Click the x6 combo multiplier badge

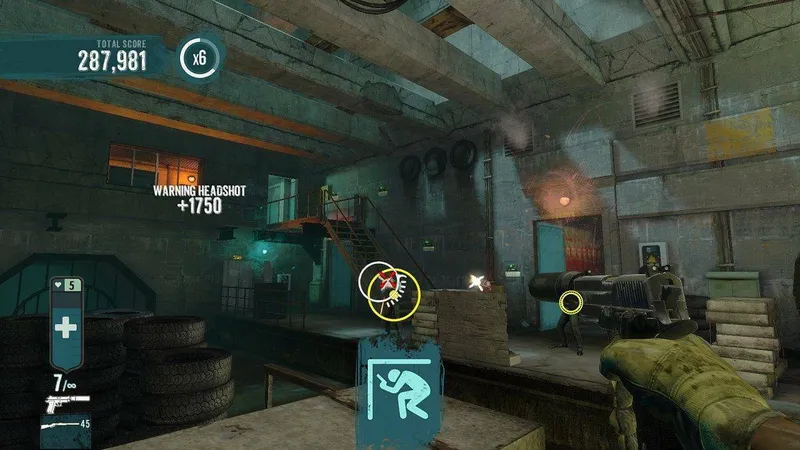[x=200, y=58]
